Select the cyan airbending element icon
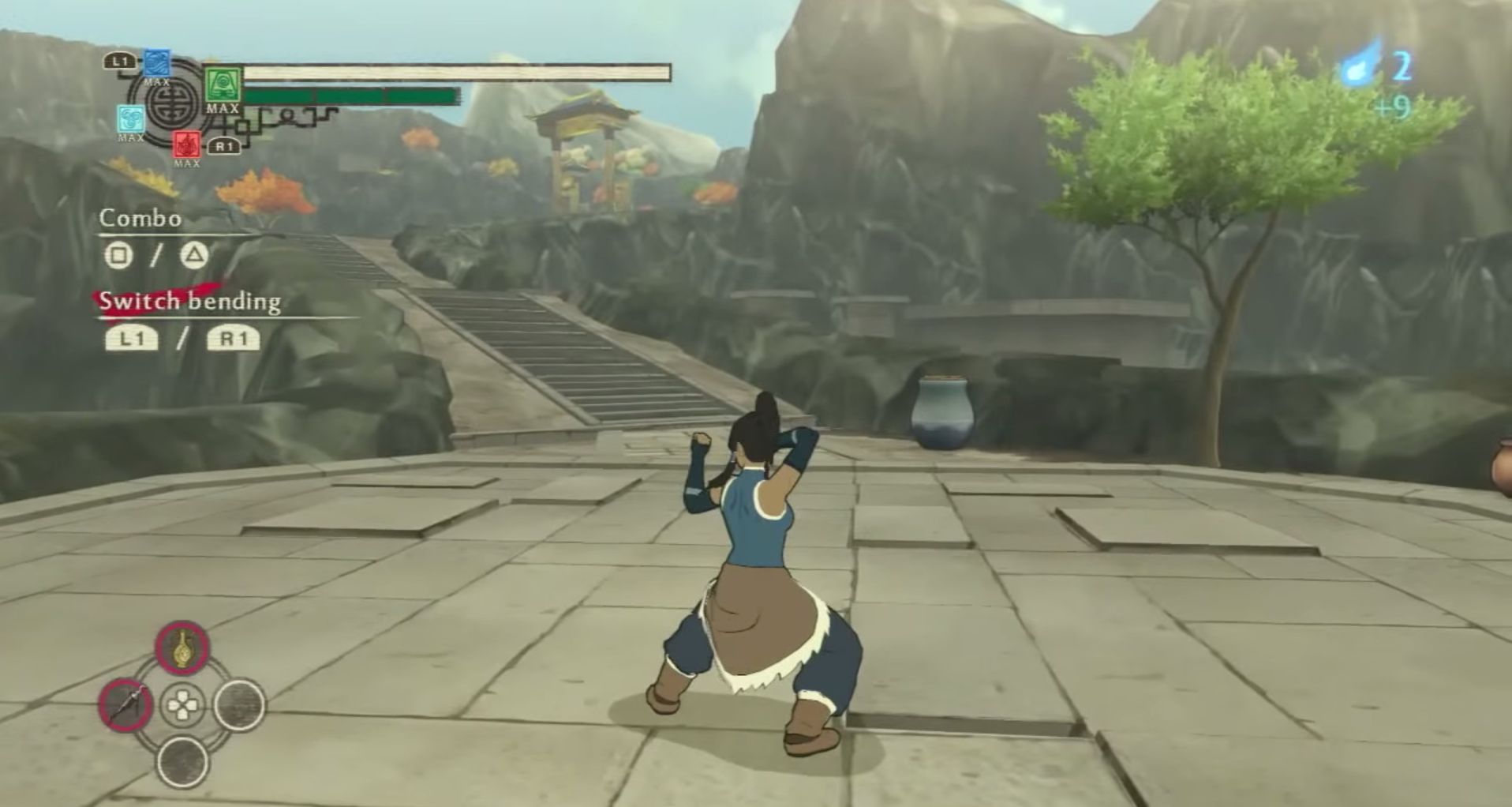Image resolution: width=1512 pixels, height=807 pixels. point(130,116)
